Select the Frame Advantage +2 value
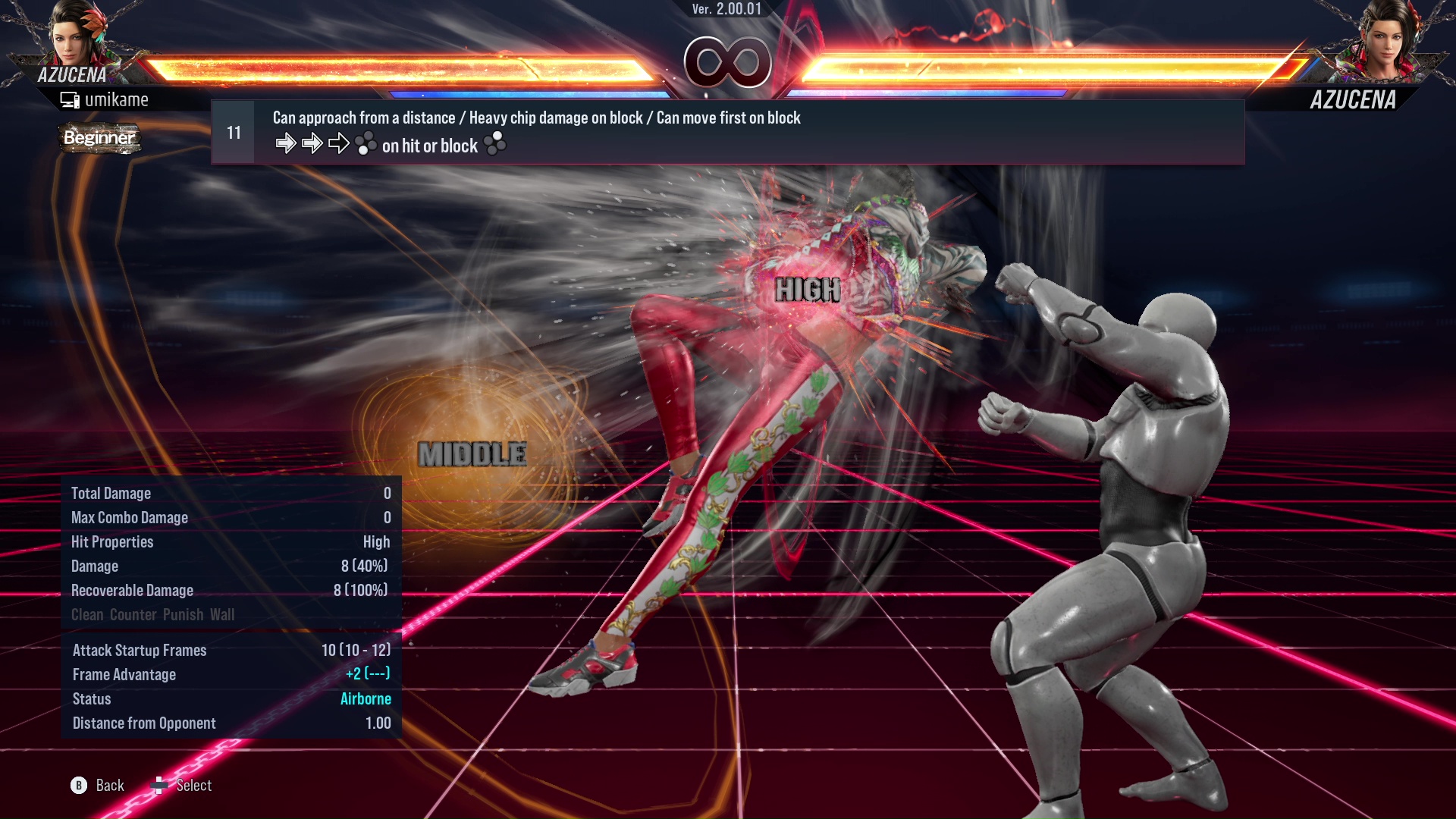 coord(366,674)
